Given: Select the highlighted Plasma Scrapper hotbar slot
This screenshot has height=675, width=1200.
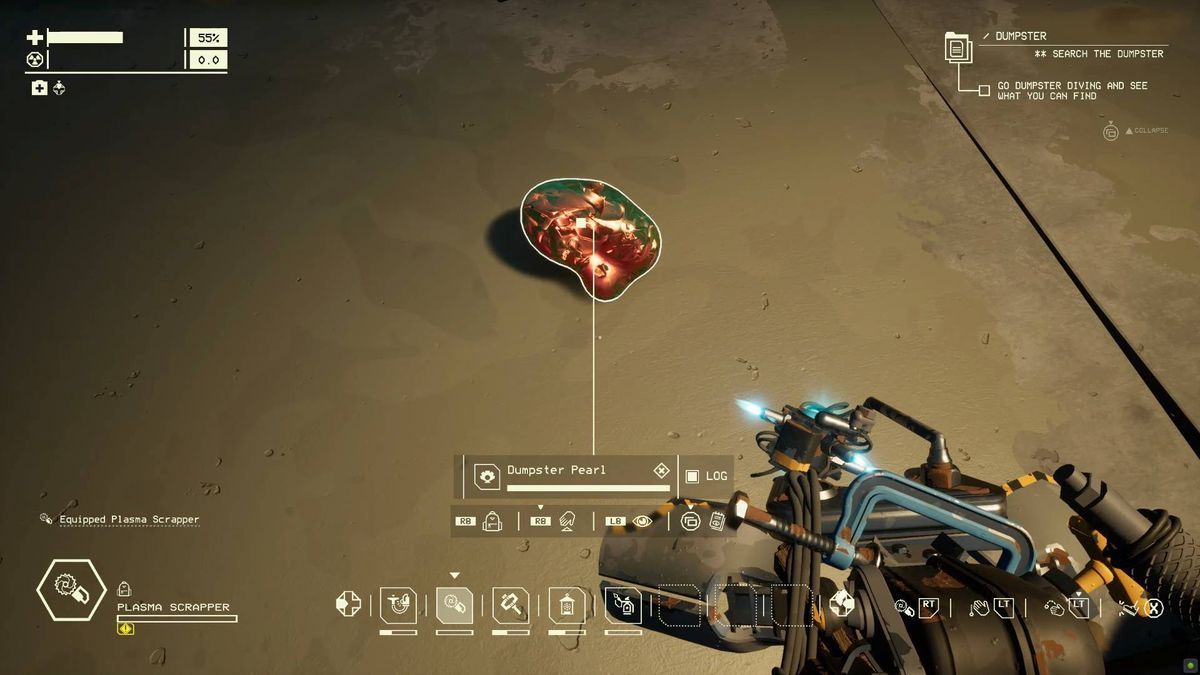Looking at the screenshot, I should pyautogui.click(x=455, y=605).
